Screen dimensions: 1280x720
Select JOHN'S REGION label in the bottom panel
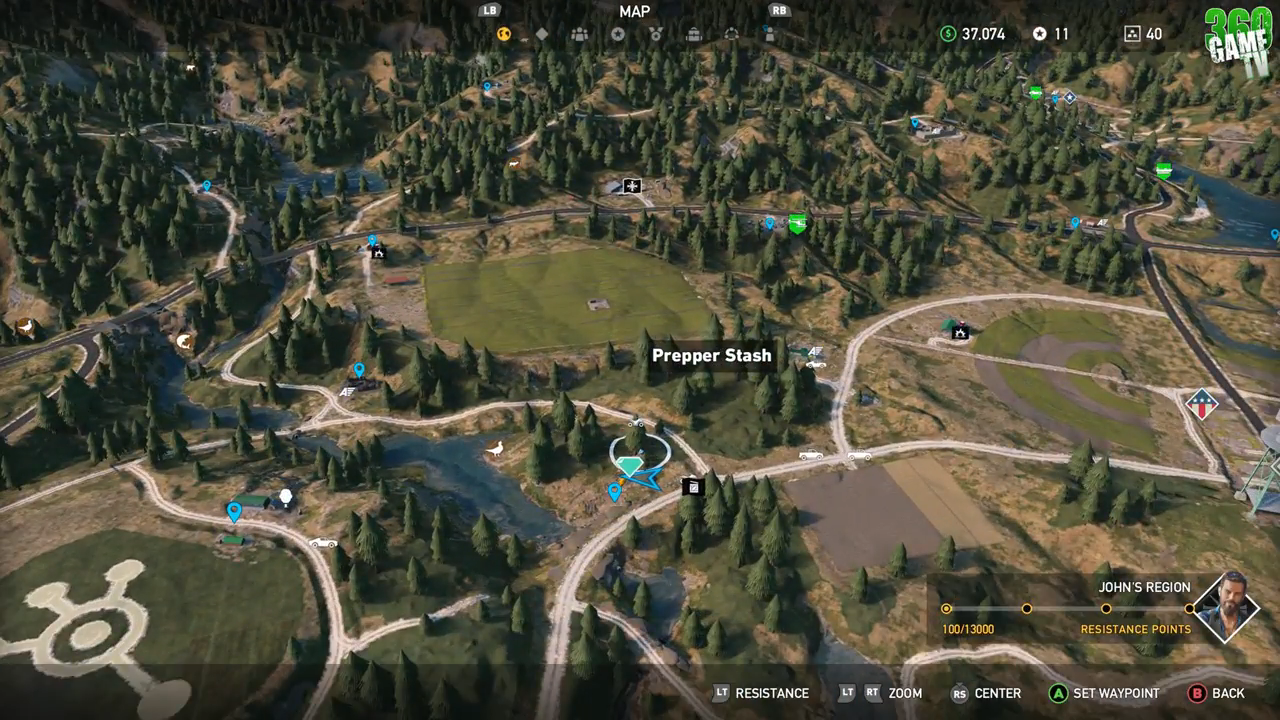coord(1145,587)
